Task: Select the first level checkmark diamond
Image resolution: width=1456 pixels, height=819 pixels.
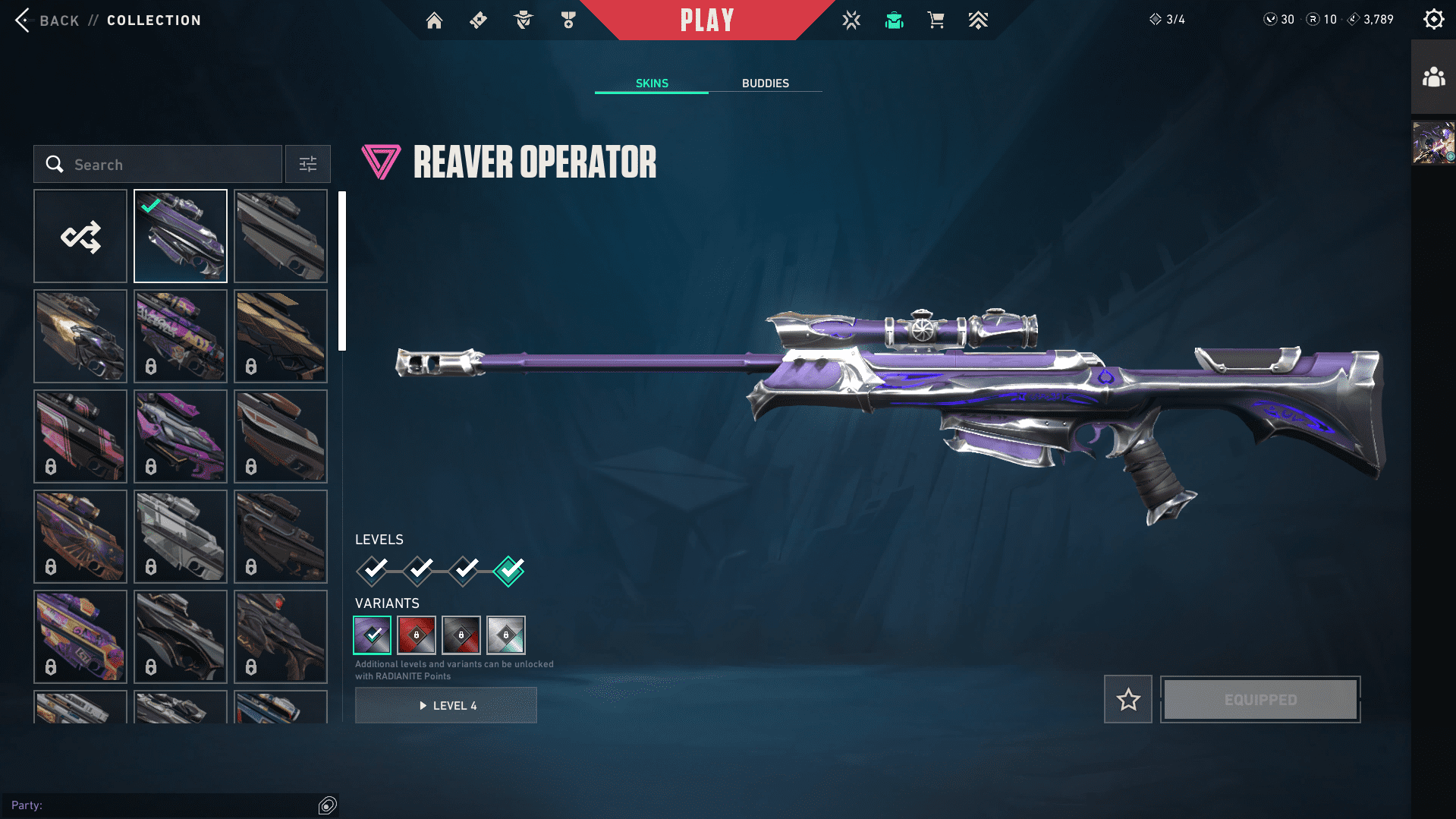Action: coord(373,570)
